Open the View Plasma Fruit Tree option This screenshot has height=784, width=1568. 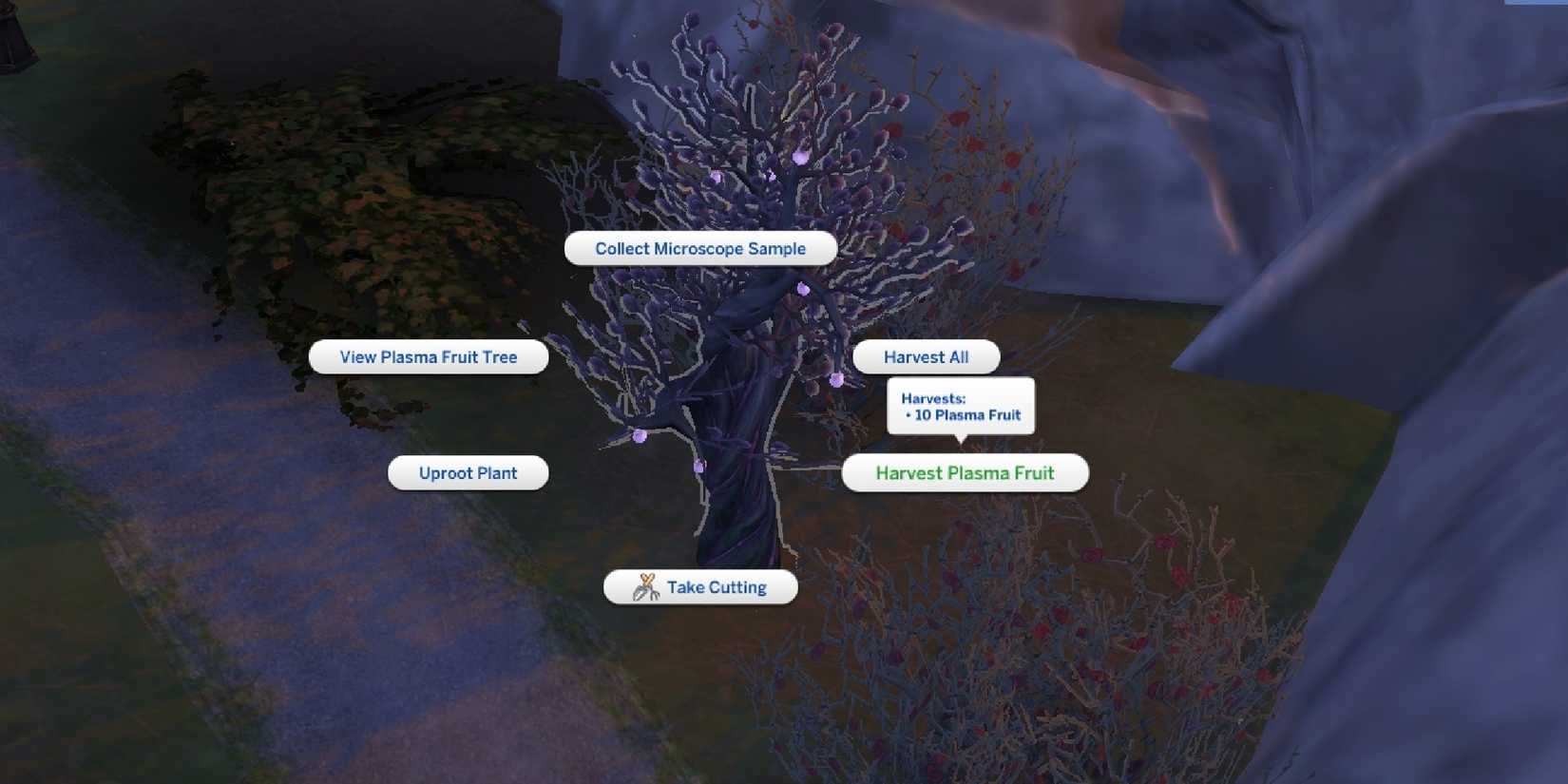tap(428, 356)
